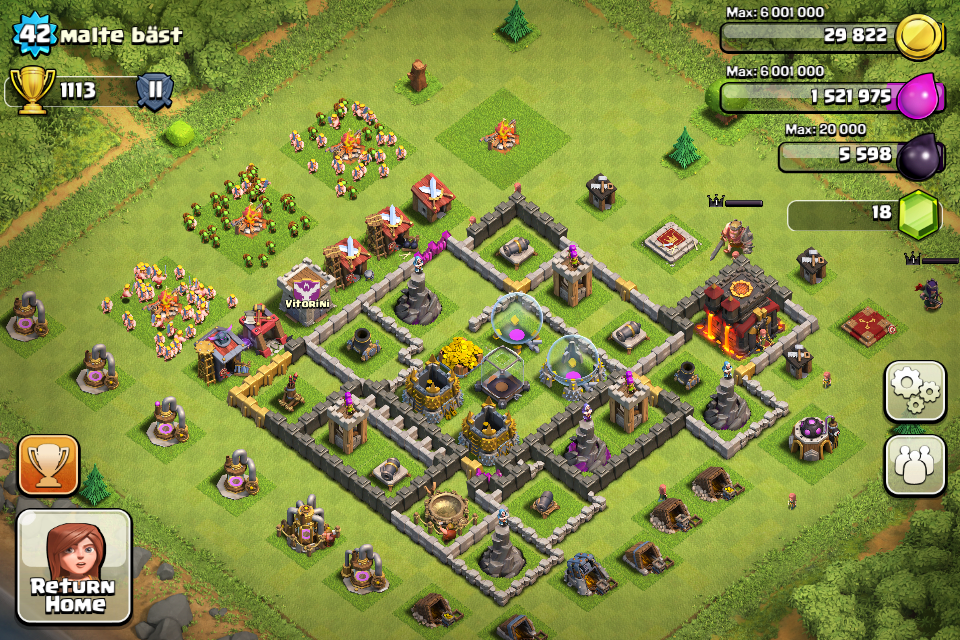Open the trophy leaderboard button

click(x=48, y=465)
